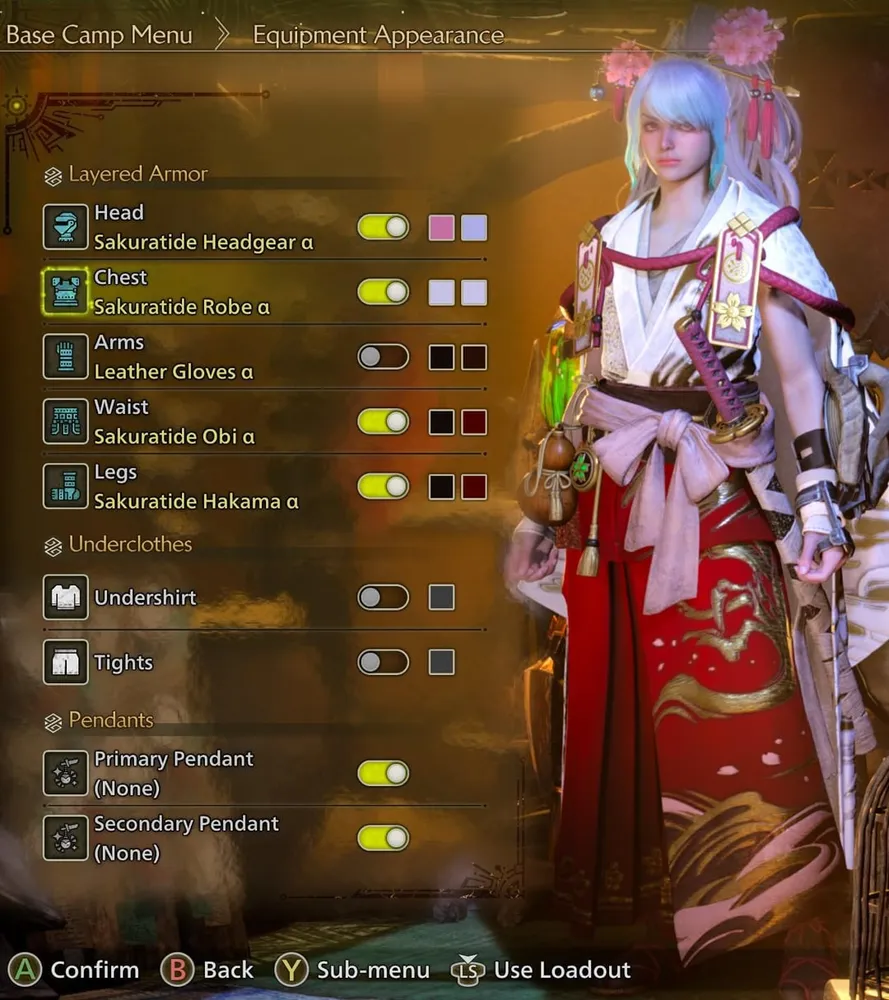Turn off the Chest armor display toggle

click(x=383, y=292)
